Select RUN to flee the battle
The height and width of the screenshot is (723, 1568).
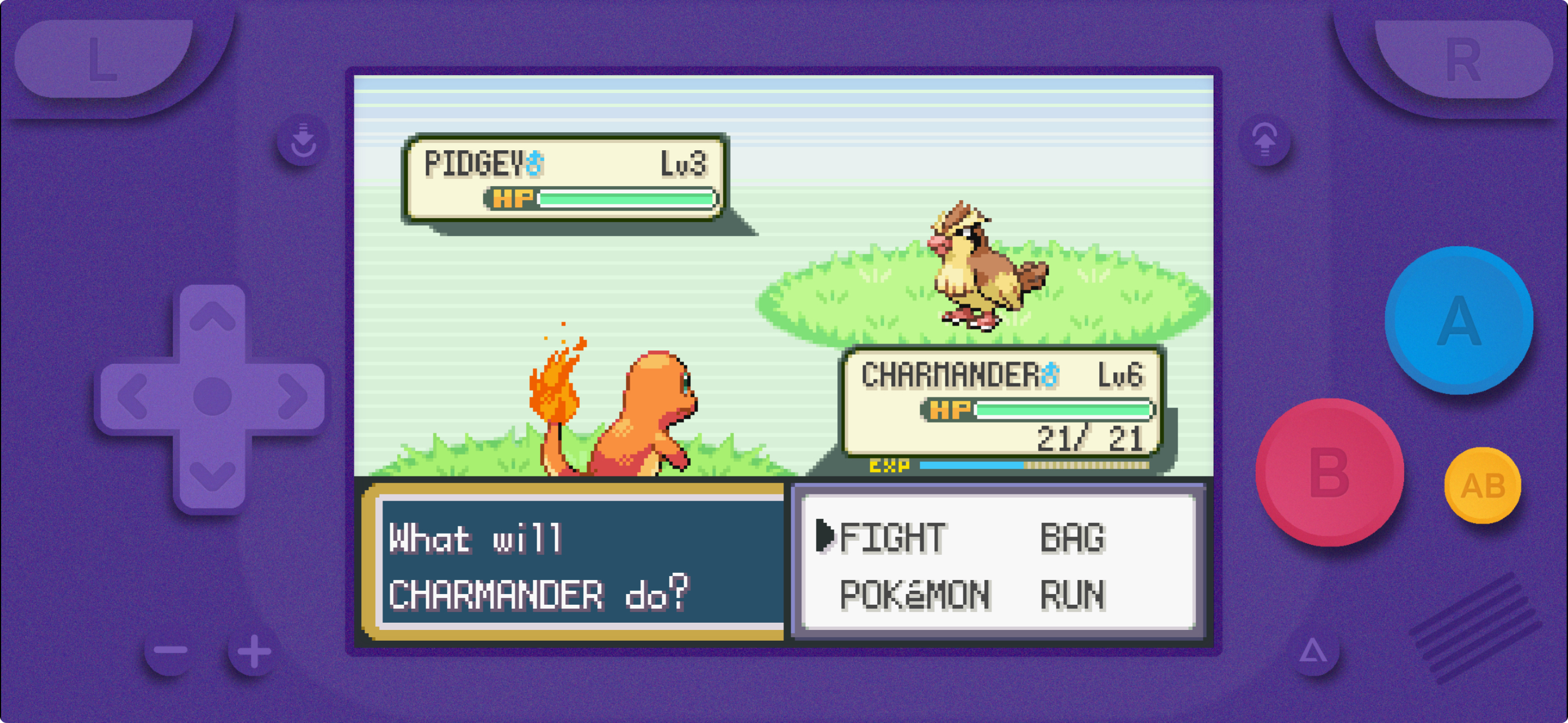[x=1072, y=595]
